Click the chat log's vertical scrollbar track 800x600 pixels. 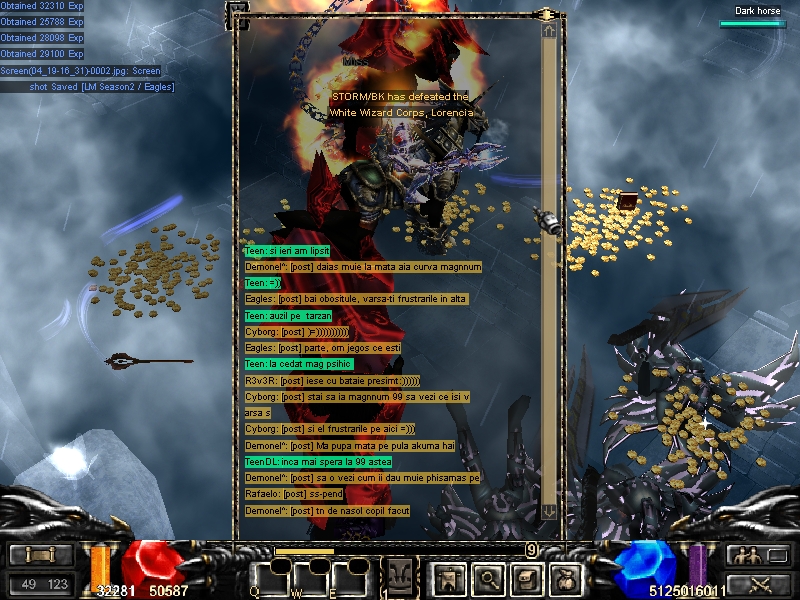(x=549, y=270)
